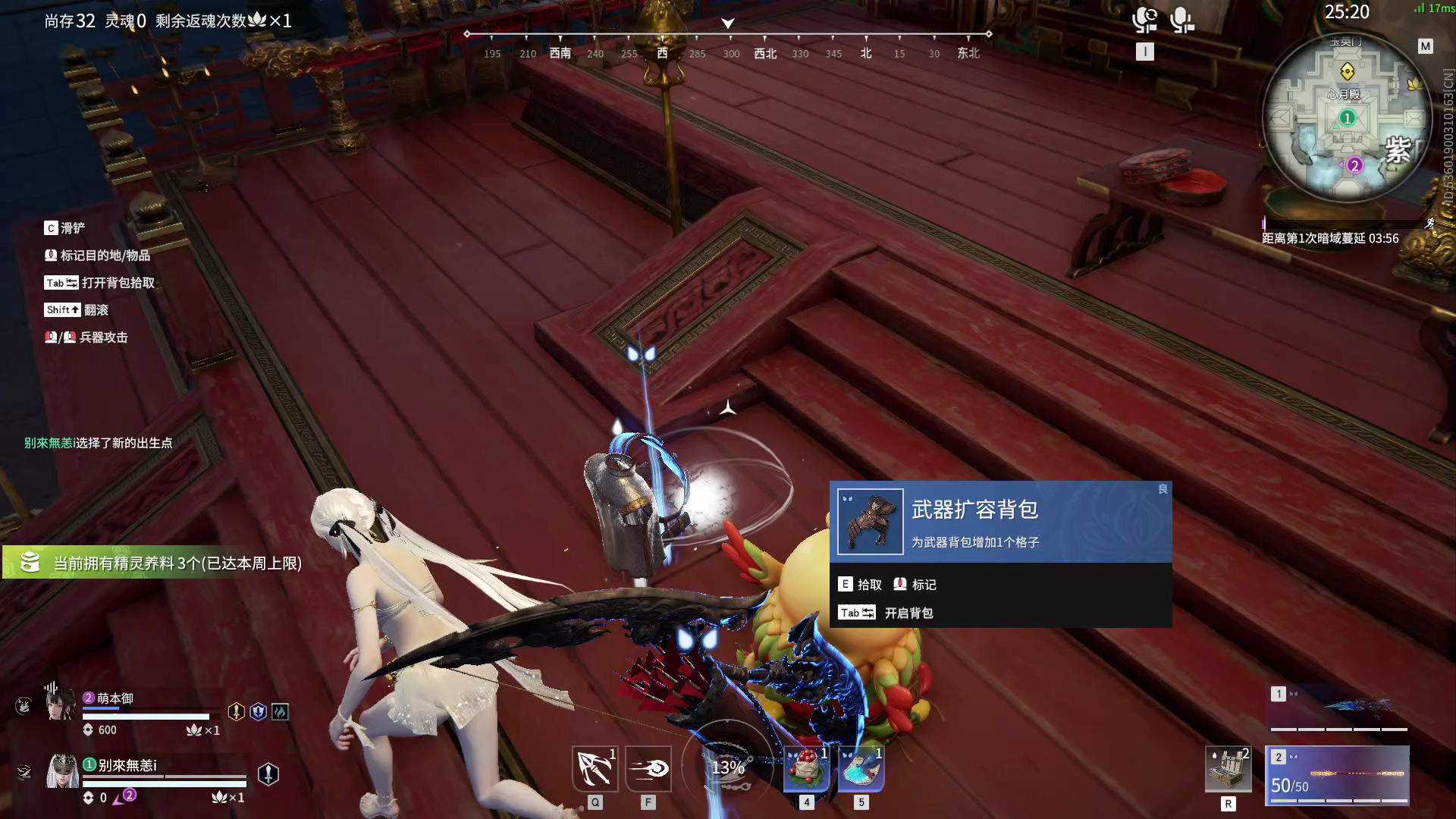Screen dimensions: 1456x819
Task: Use the berry bag item in slot 4
Action: pyautogui.click(x=806, y=768)
